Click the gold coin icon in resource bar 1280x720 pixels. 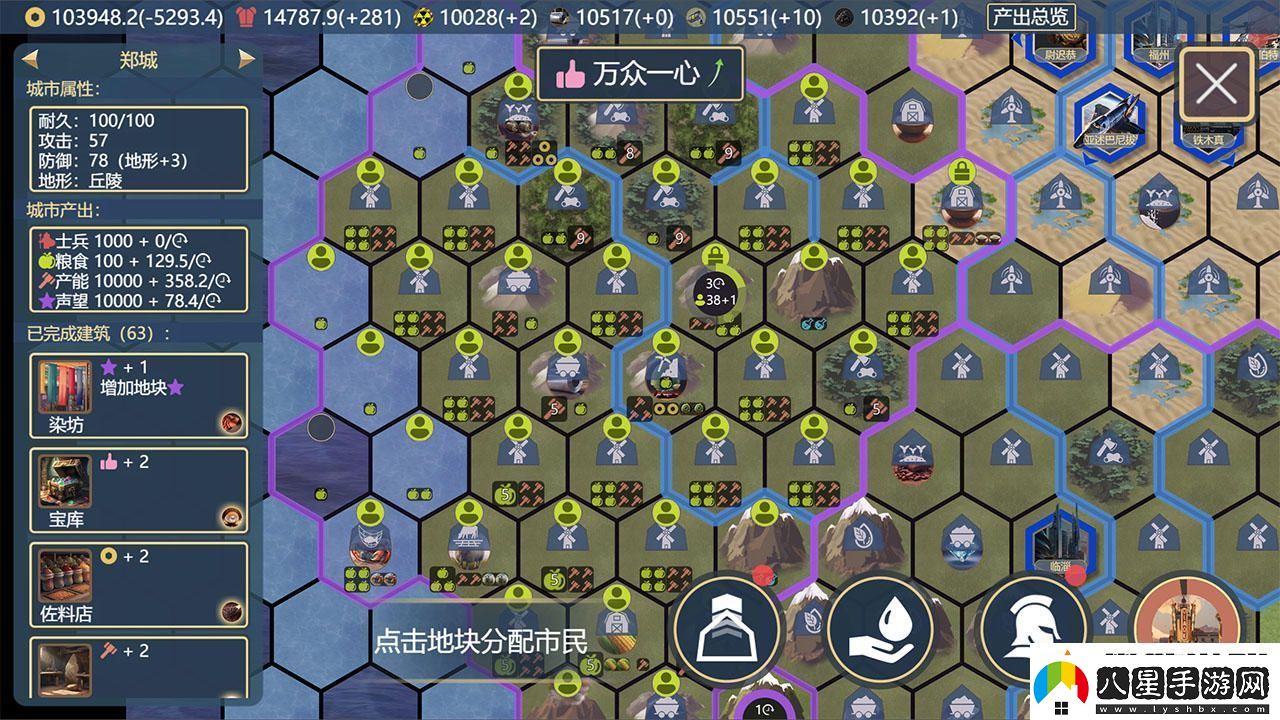pos(35,16)
